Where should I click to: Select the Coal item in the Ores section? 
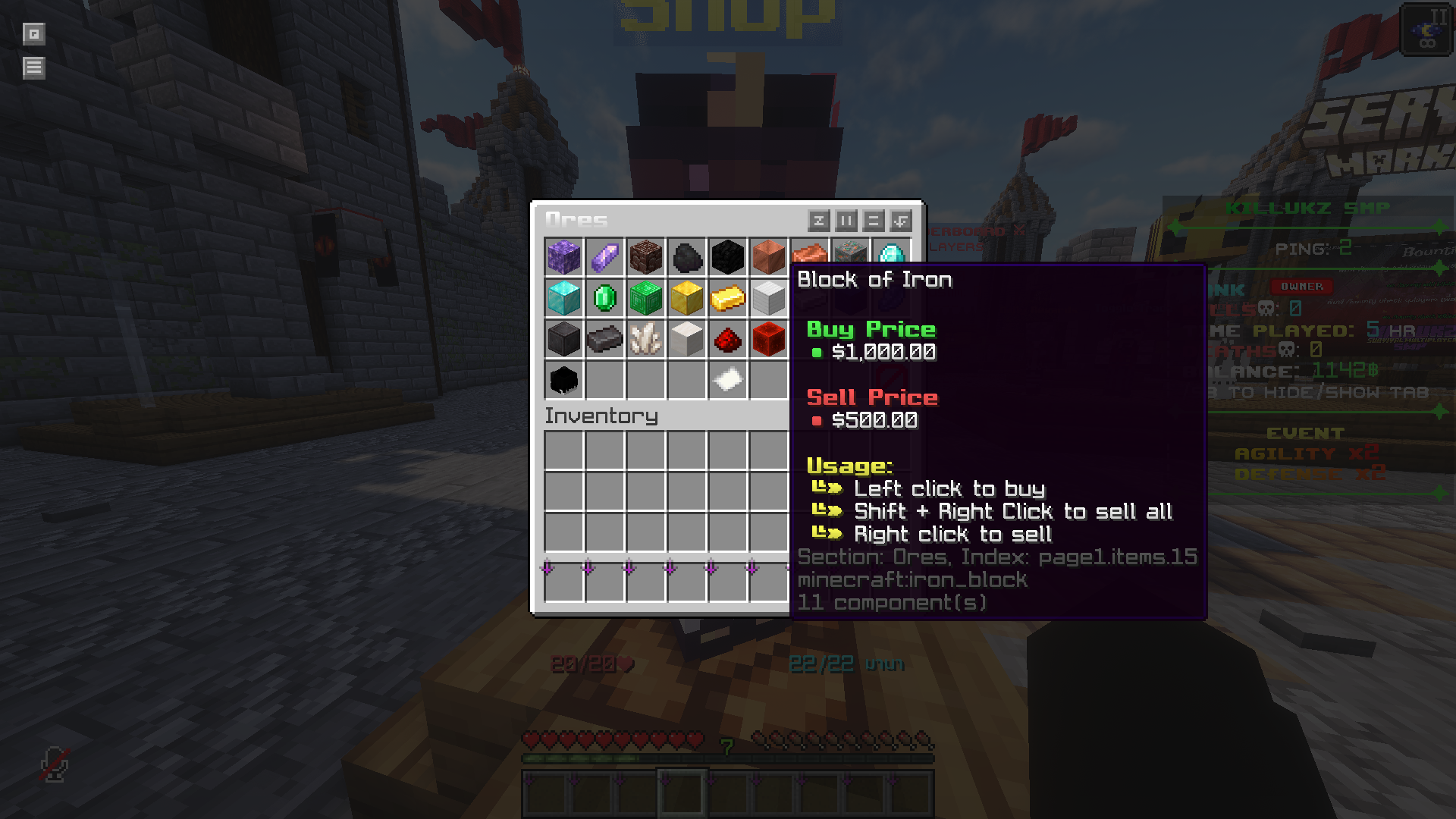tap(687, 258)
